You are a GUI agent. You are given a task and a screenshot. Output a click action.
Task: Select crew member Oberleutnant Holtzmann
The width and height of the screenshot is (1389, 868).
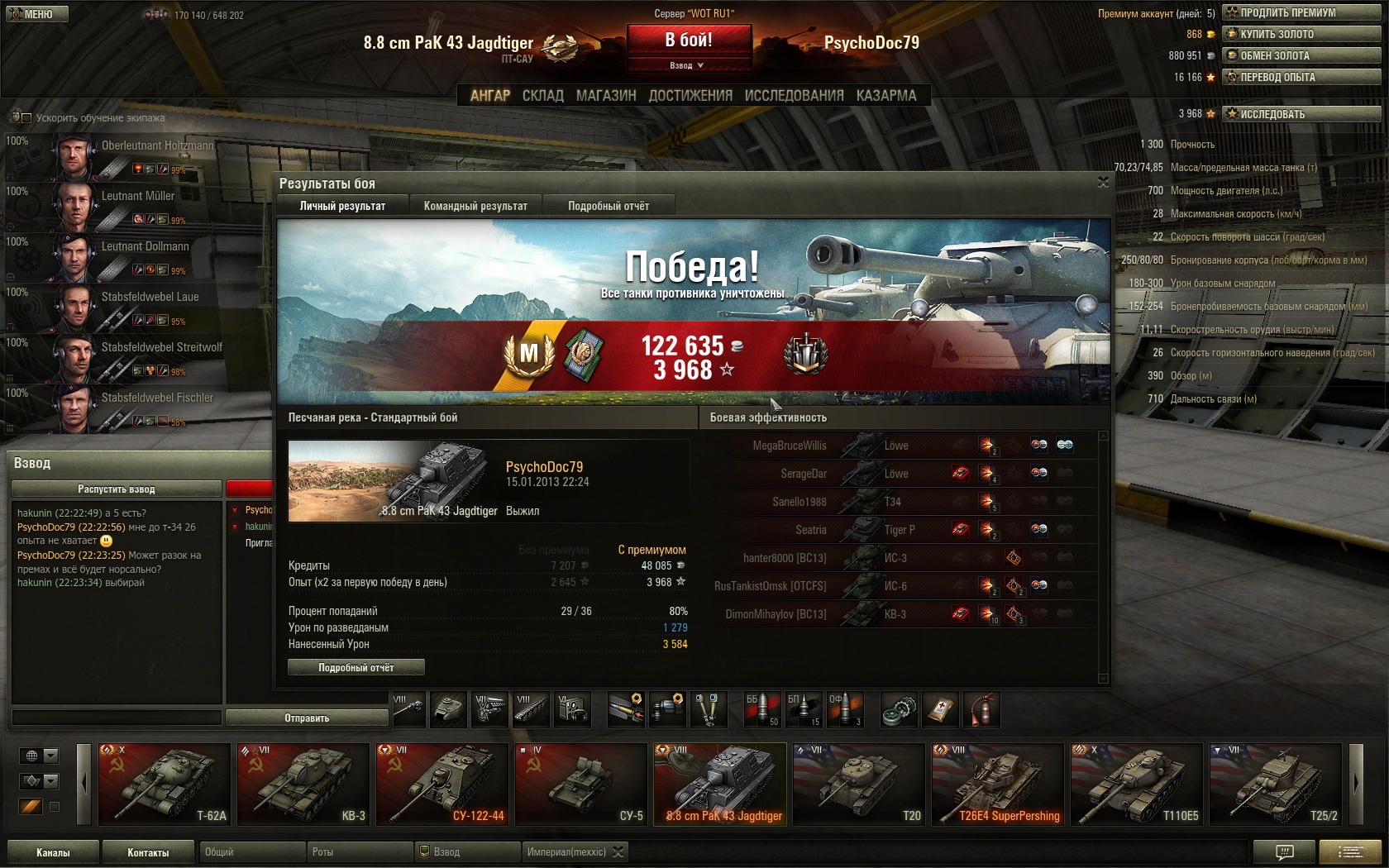point(132,155)
